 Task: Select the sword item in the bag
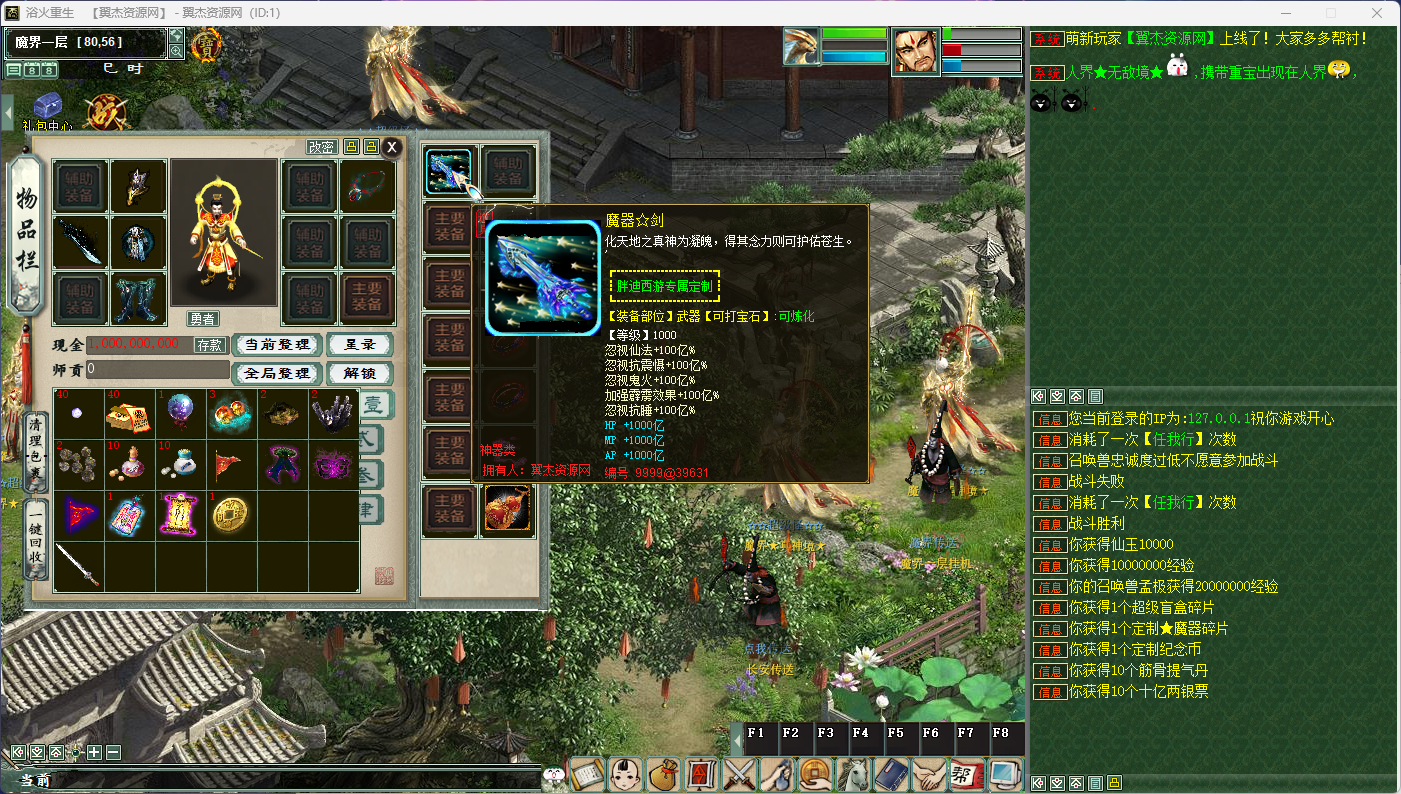coord(79,566)
